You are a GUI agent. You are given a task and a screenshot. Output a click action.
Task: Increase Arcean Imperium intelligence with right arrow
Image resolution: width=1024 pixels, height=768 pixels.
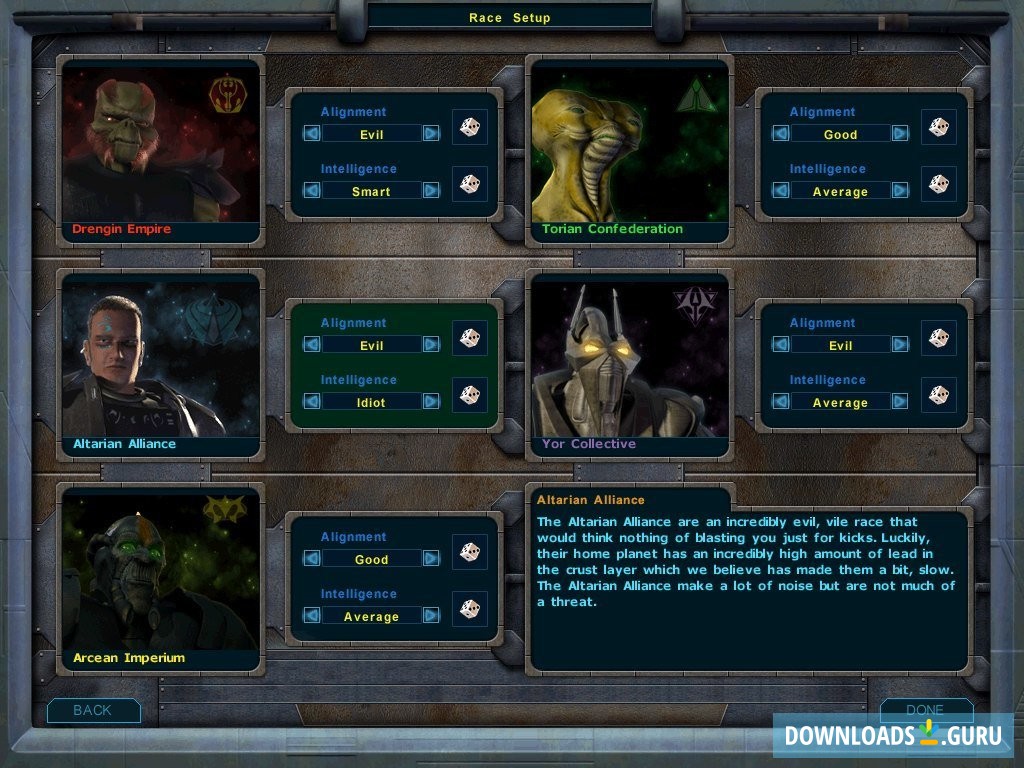431,616
